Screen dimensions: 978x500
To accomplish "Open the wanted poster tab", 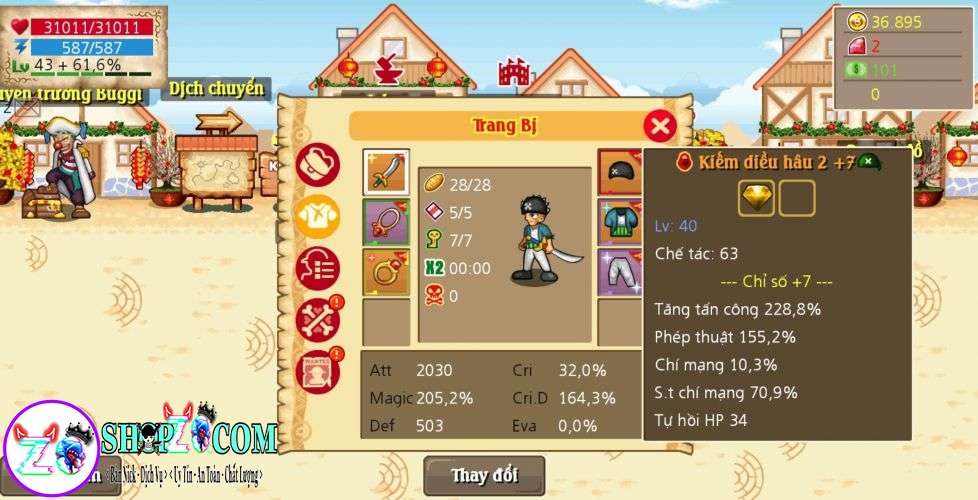I will tap(318, 371).
